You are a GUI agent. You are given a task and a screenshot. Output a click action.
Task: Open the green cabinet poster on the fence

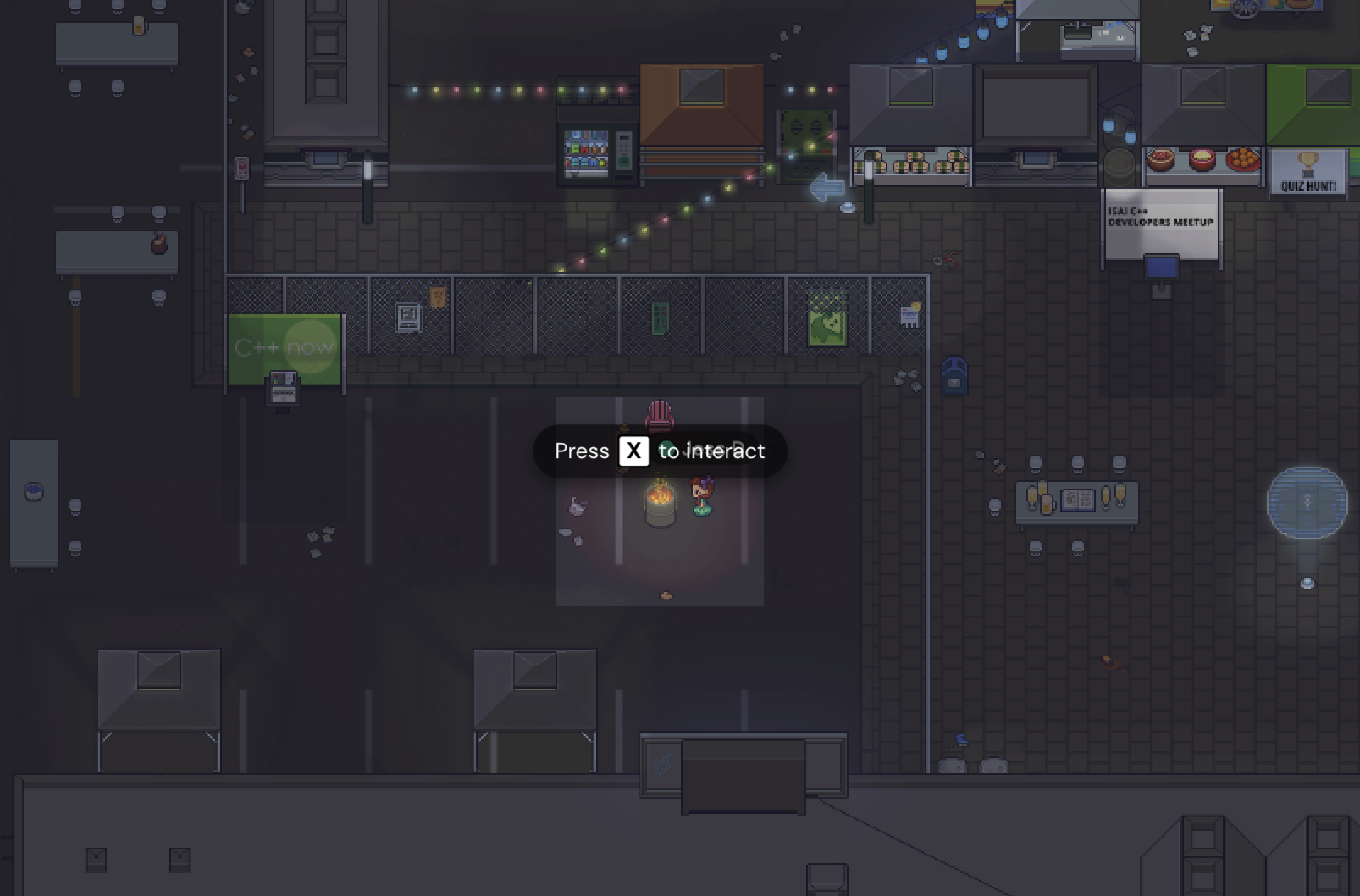pos(660,318)
